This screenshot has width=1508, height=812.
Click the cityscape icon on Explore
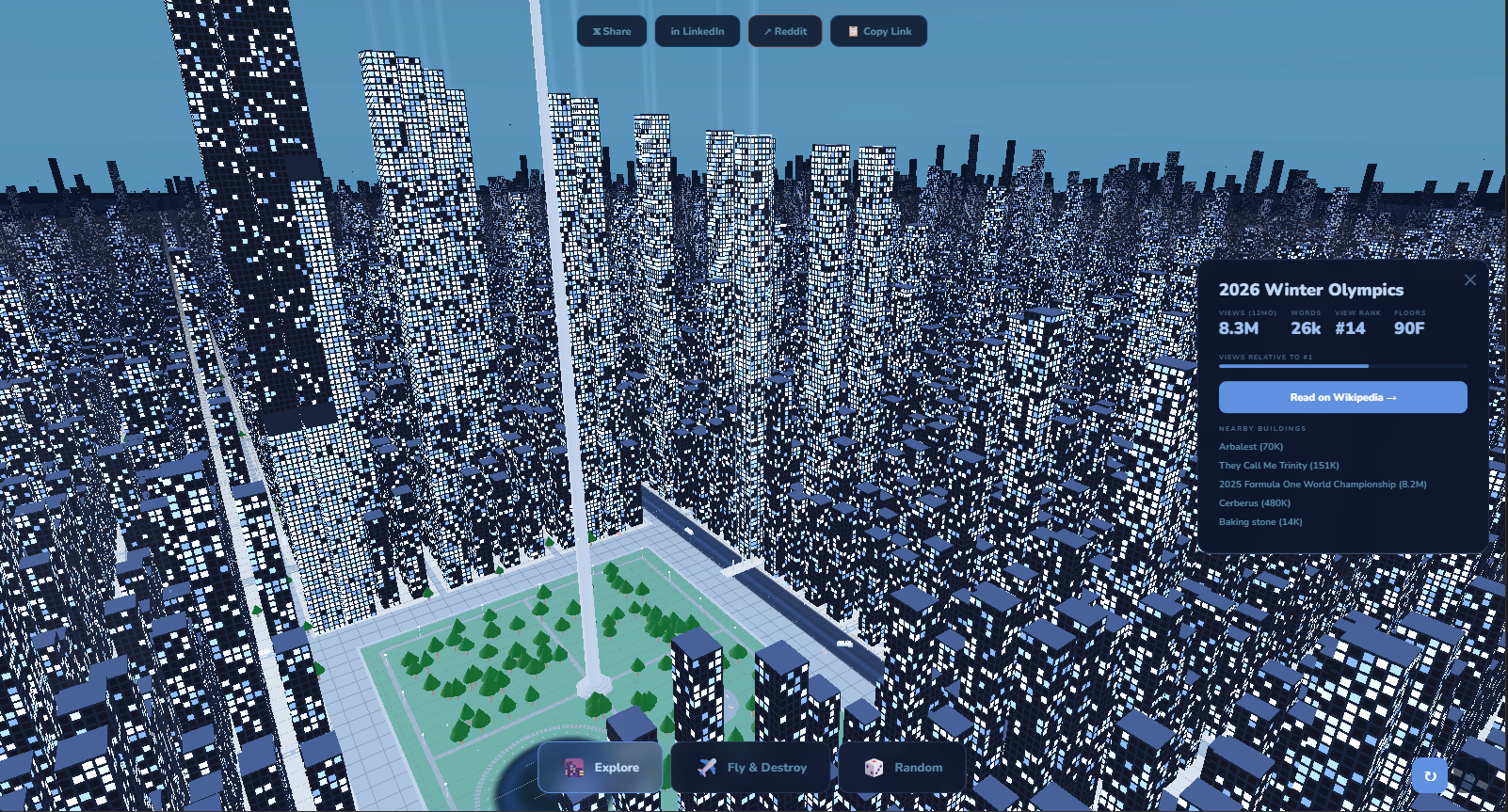pyautogui.click(x=570, y=767)
